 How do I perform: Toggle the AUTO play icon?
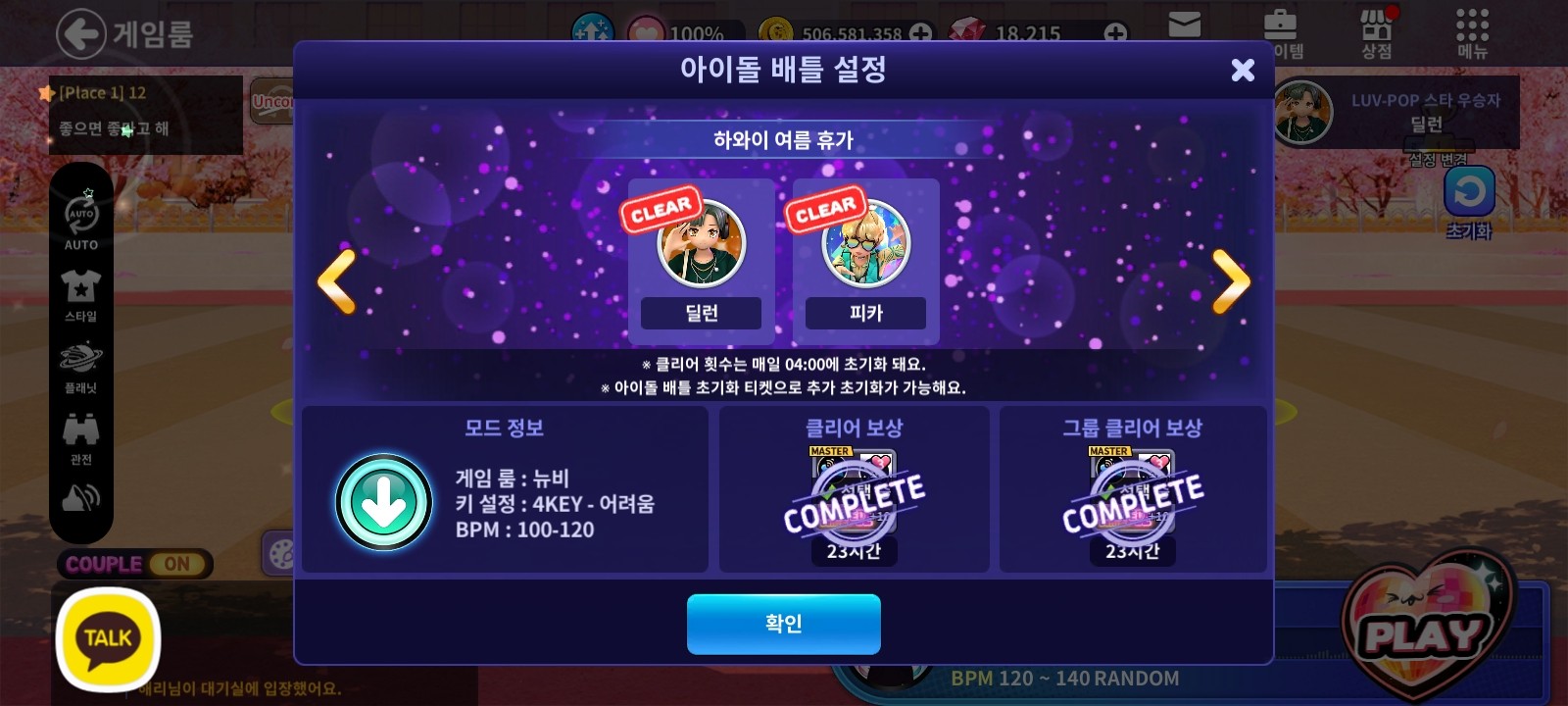[x=81, y=219]
